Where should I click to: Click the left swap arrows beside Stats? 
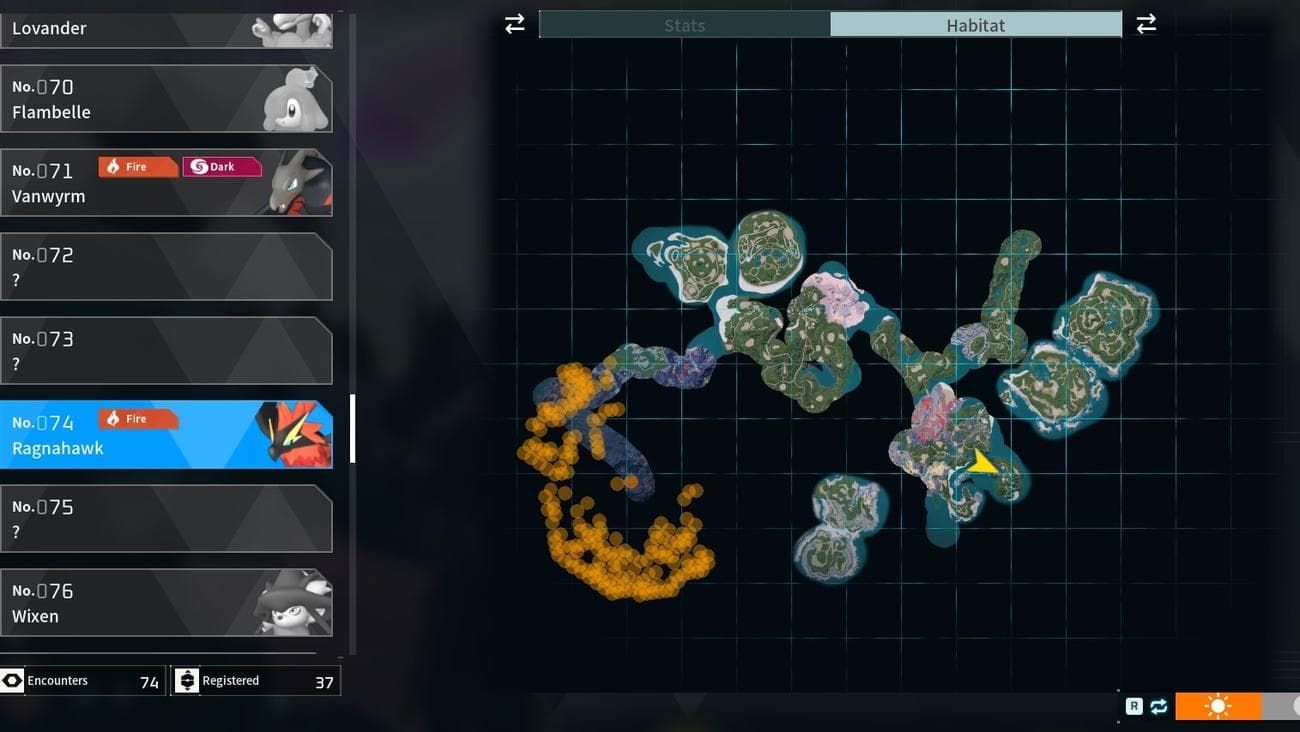[x=515, y=24]
